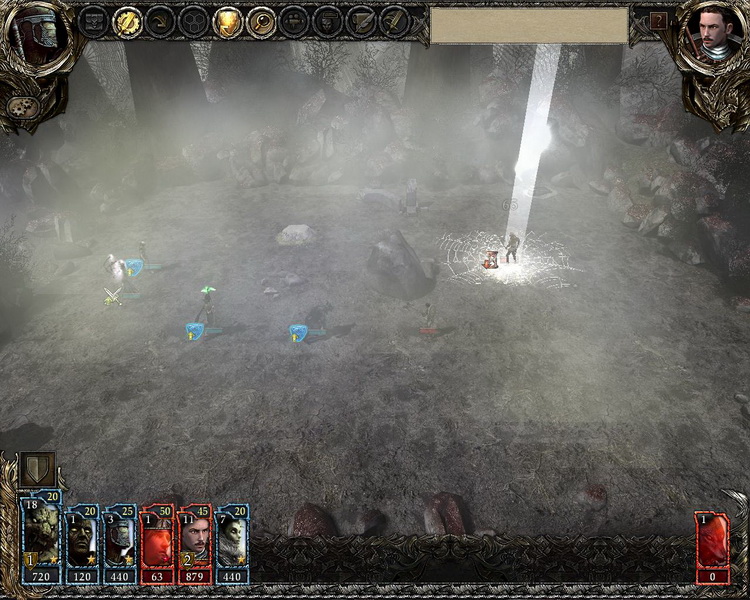Open the magnifying glass toolbar icon

261,21
